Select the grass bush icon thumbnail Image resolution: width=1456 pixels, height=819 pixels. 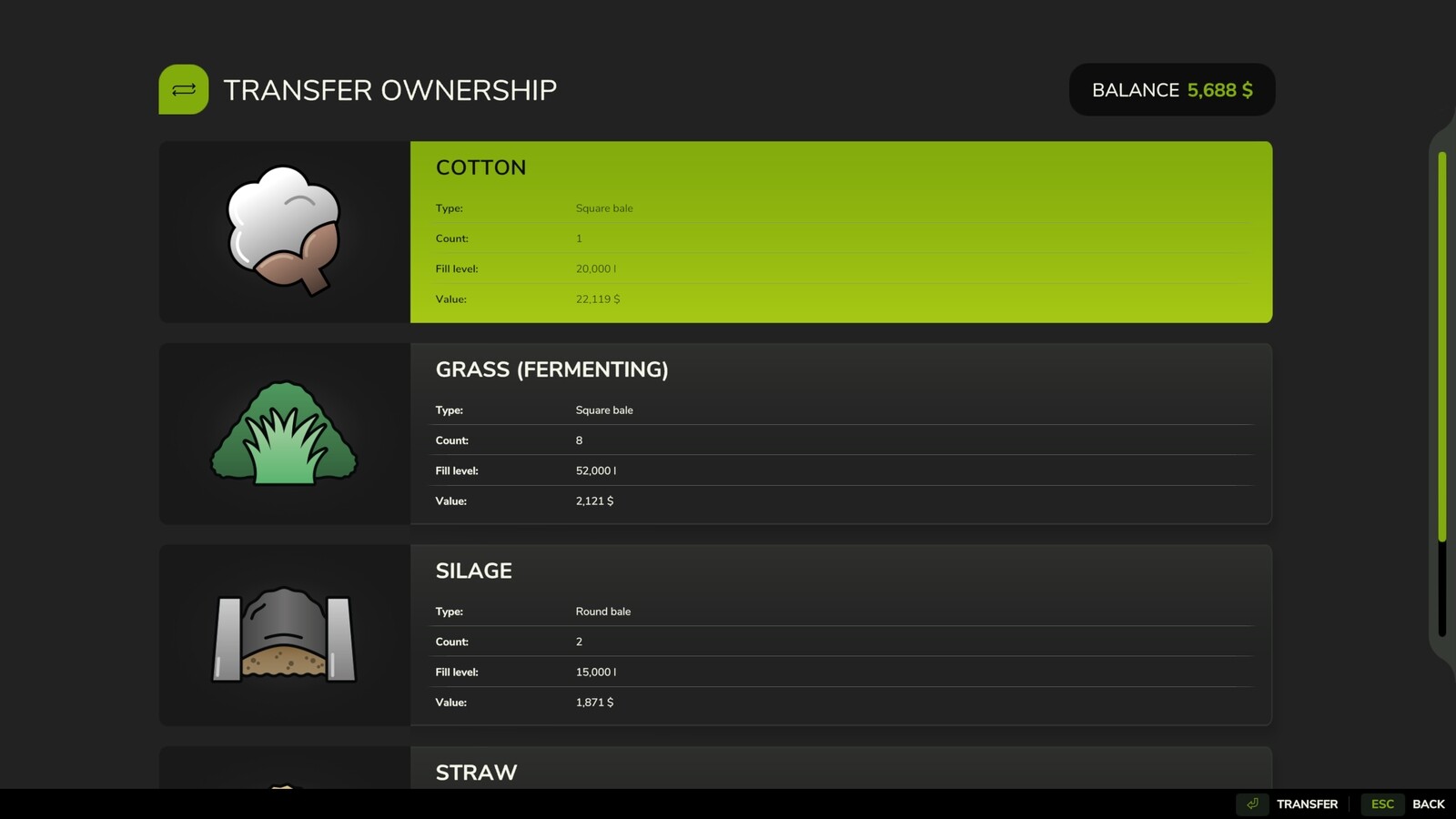tap(282, 434)
